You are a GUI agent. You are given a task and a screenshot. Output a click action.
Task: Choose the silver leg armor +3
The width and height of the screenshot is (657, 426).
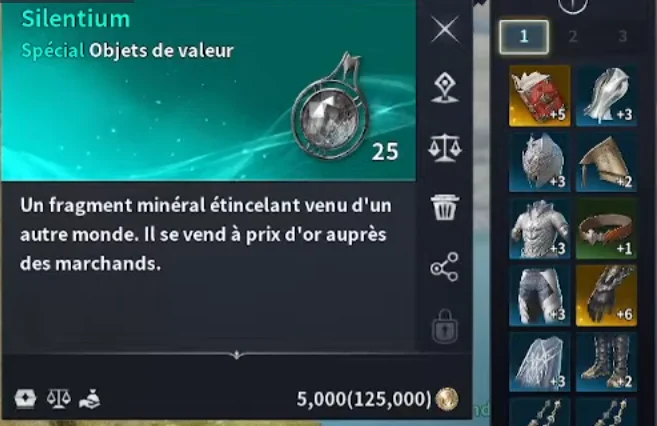(540, 295)
